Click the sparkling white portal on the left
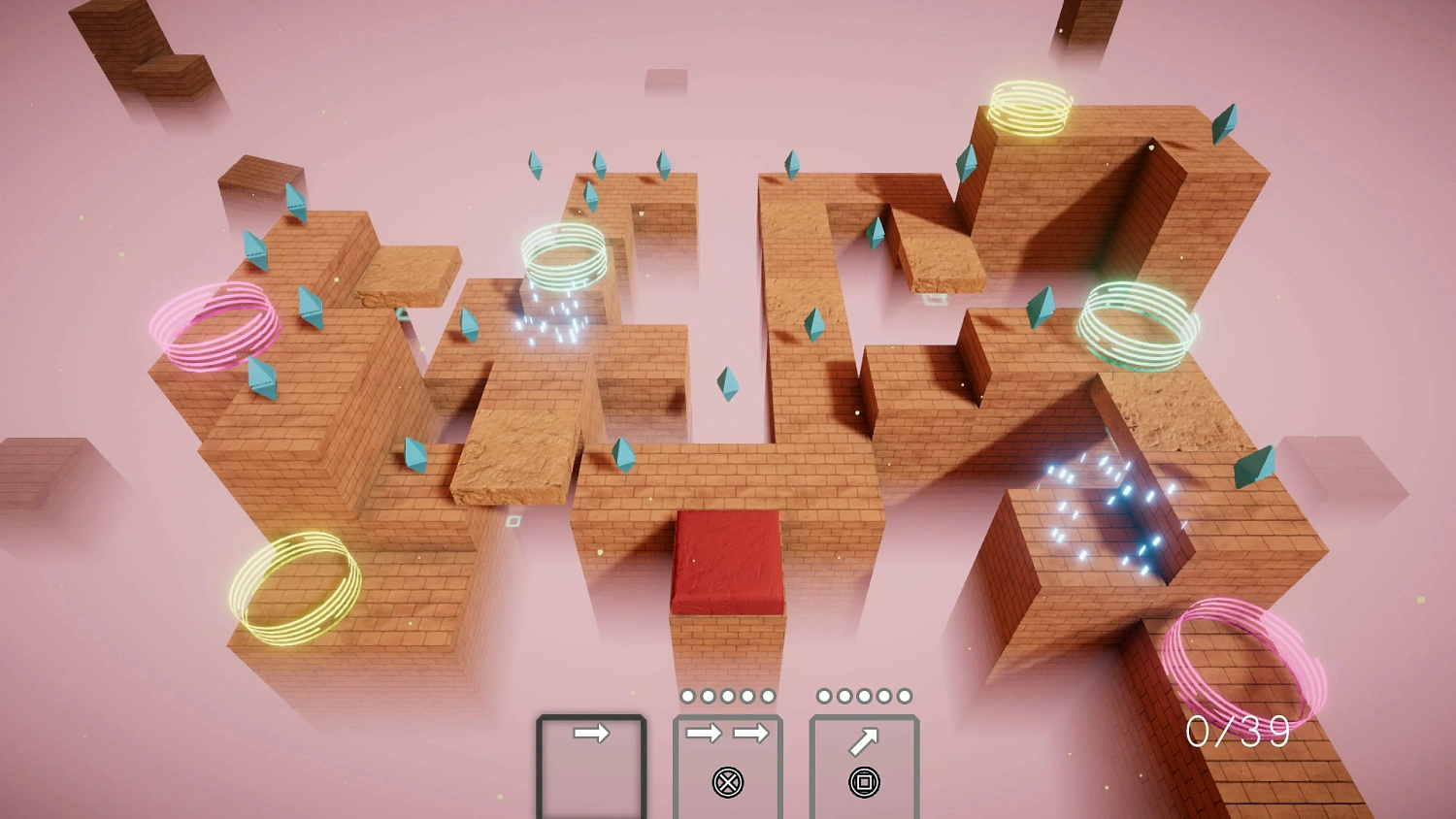The height and width of the screenshot is (819, 1456). pos(553,320)
